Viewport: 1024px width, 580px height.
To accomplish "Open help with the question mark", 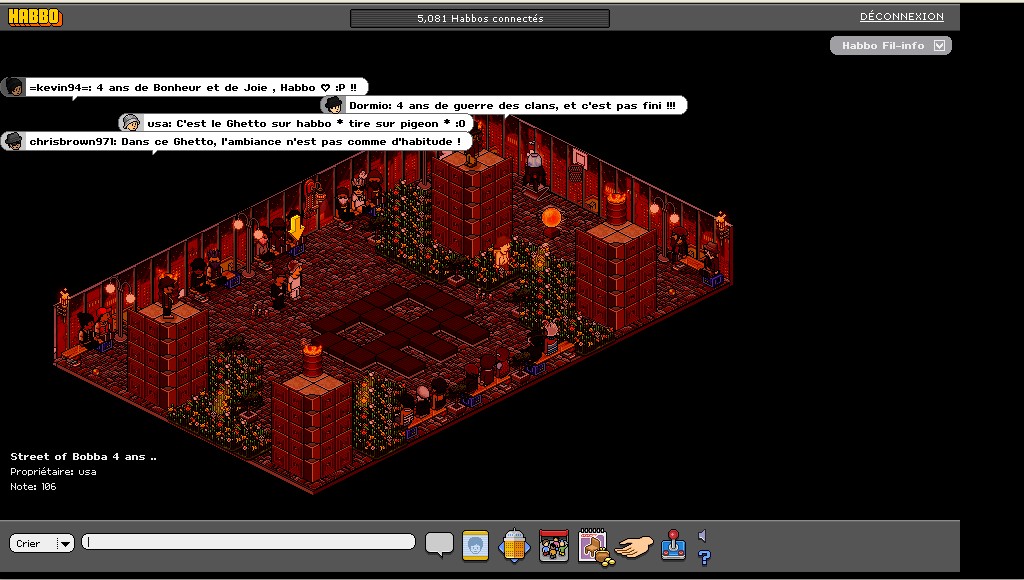I will [704, 557].
